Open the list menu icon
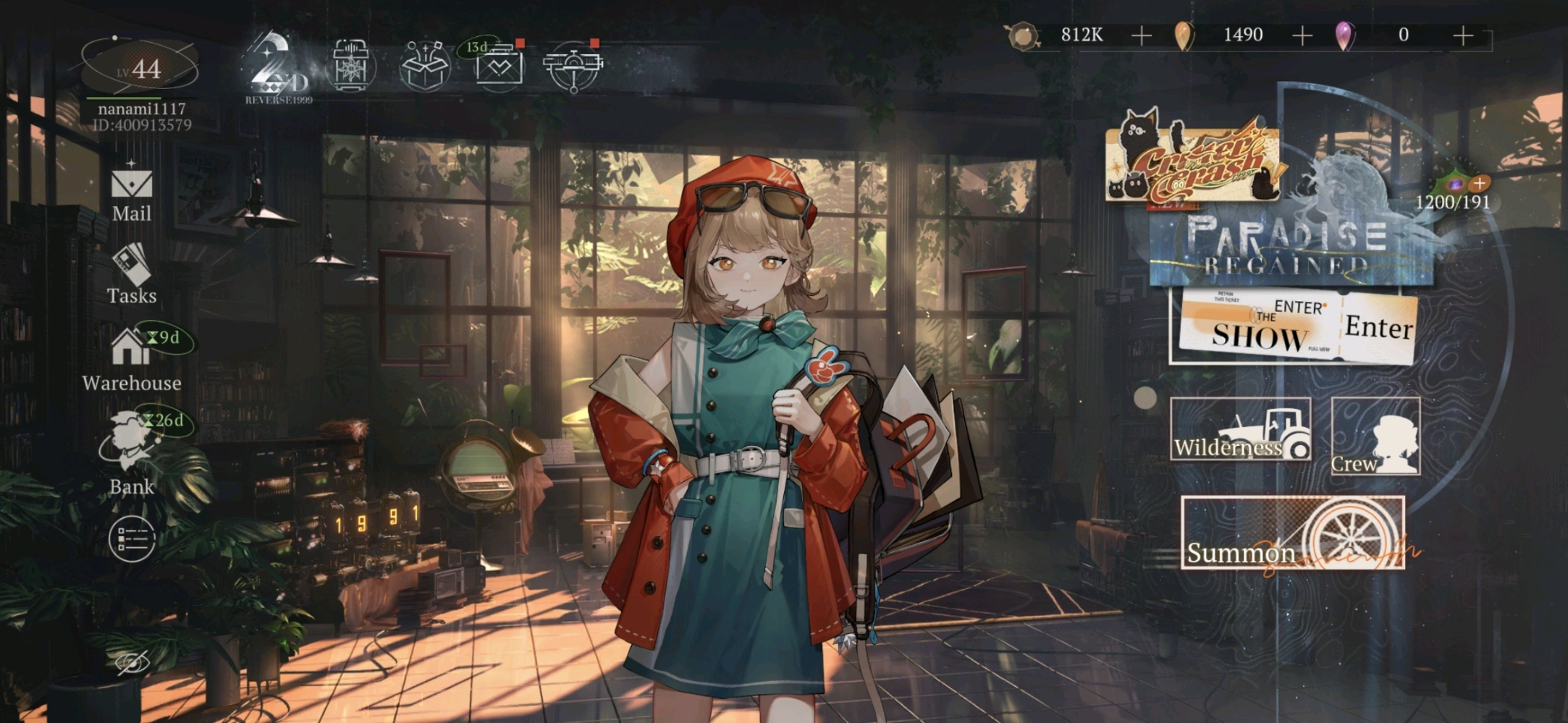 point(132,538)
